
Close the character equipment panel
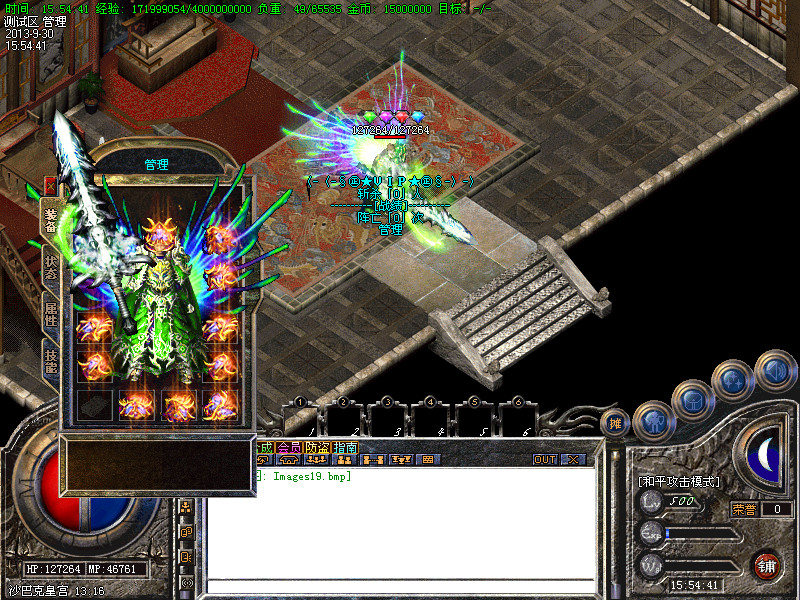(49, 185)
